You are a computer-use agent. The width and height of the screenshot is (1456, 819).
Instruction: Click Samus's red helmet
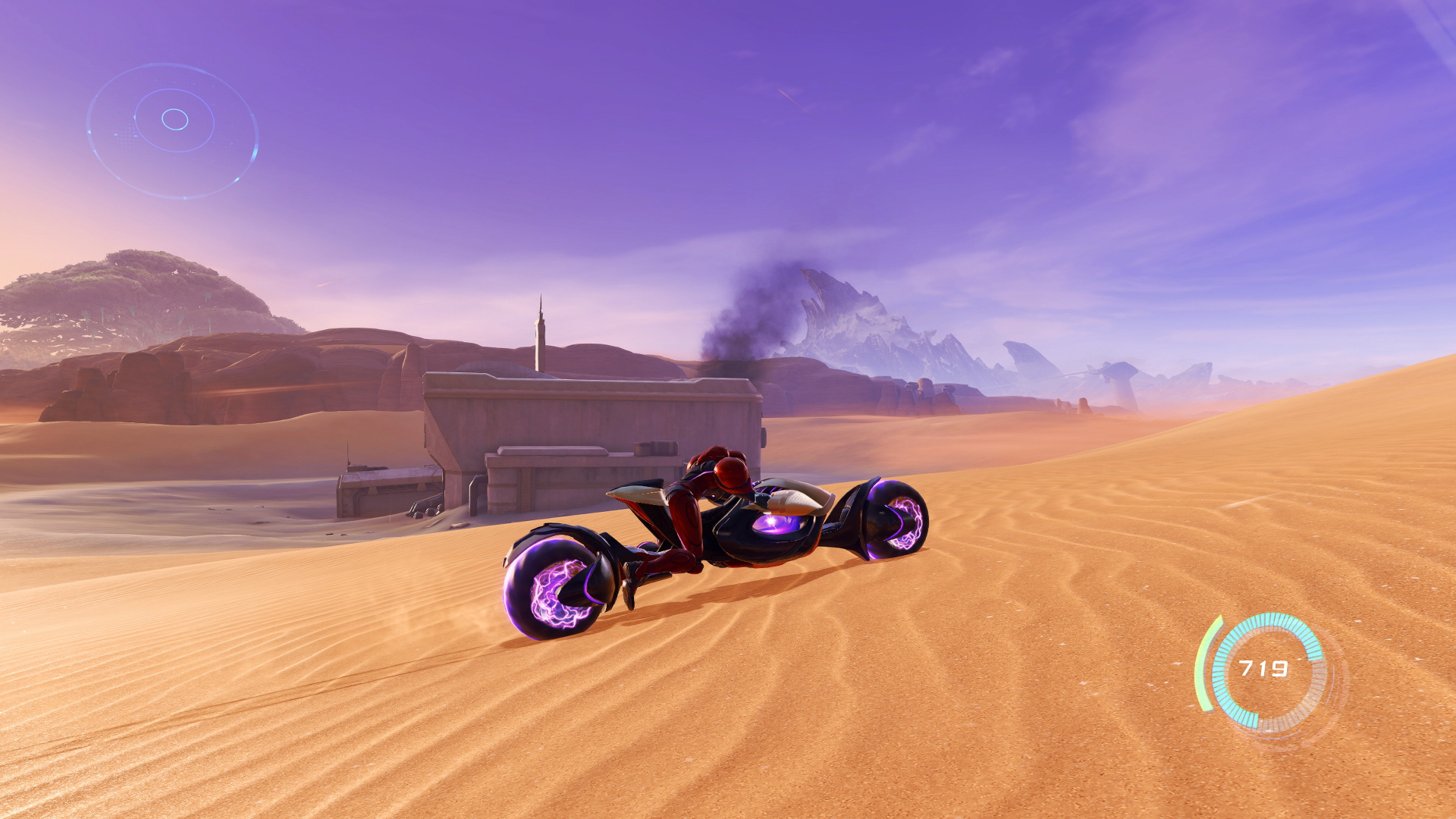pyautogui.click(x=730, y=470)
